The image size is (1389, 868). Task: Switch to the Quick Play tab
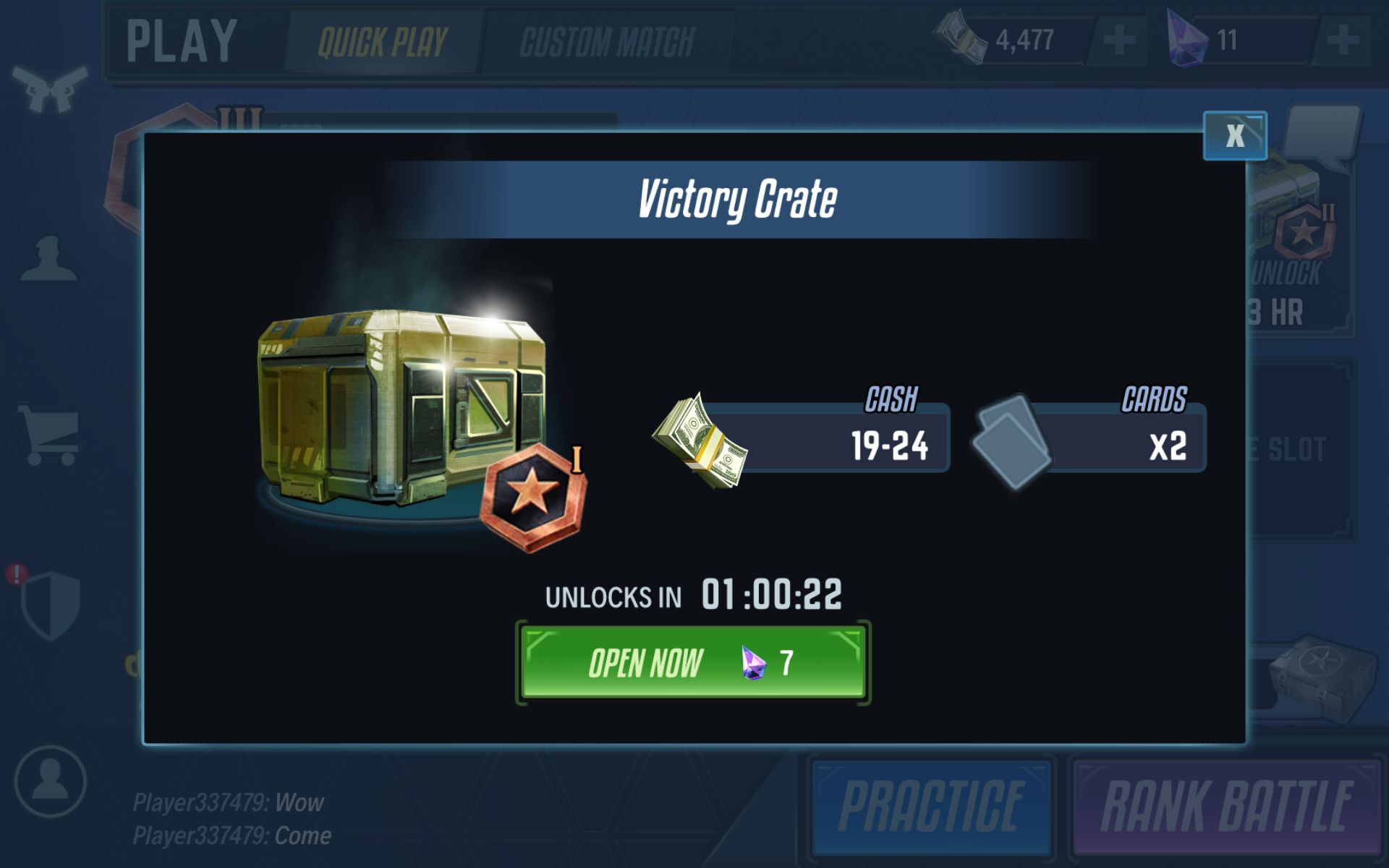coord(383,42)
